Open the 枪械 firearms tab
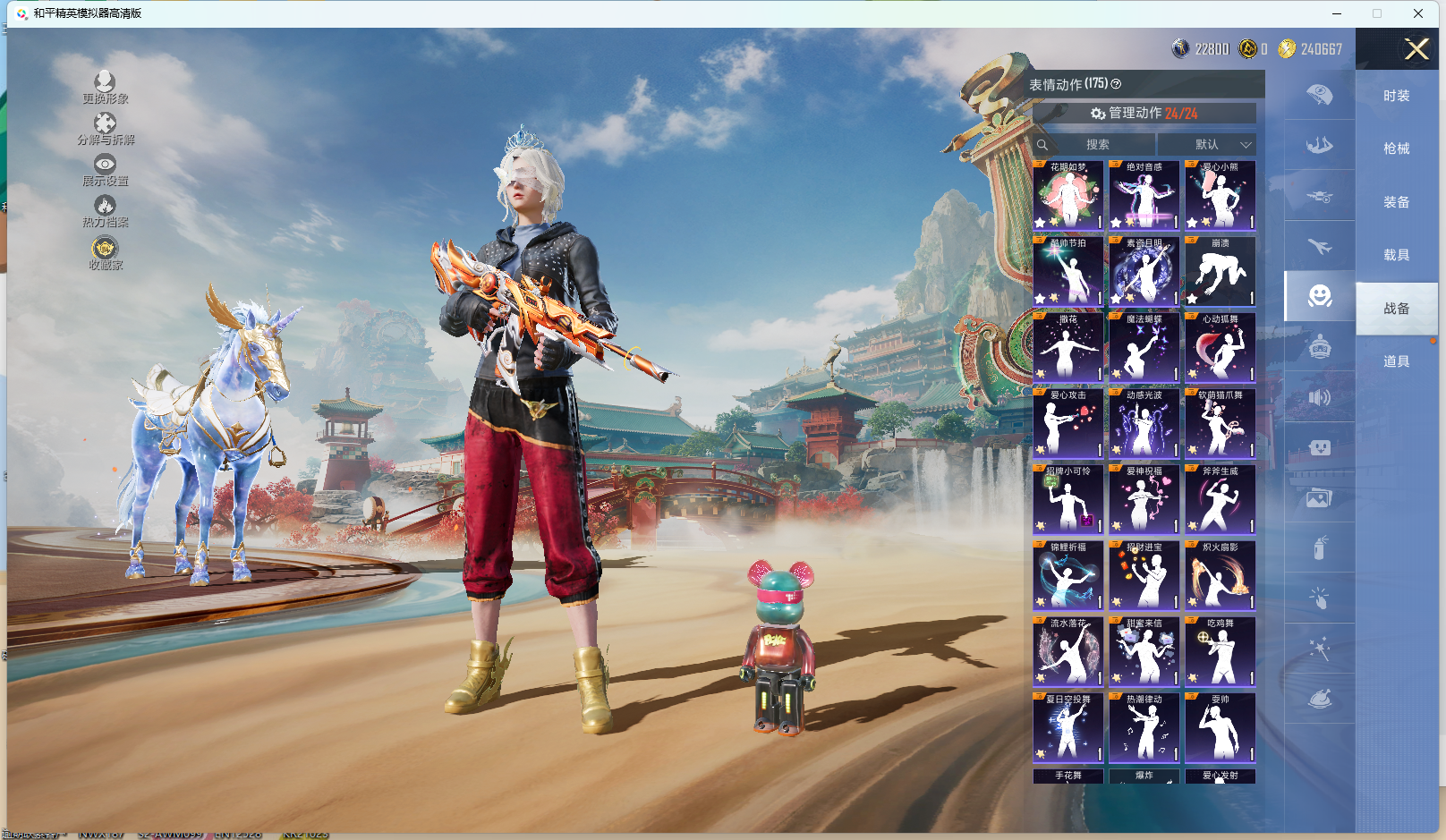The width and height of the screenshot is (1446, 840). [1396, 148]
